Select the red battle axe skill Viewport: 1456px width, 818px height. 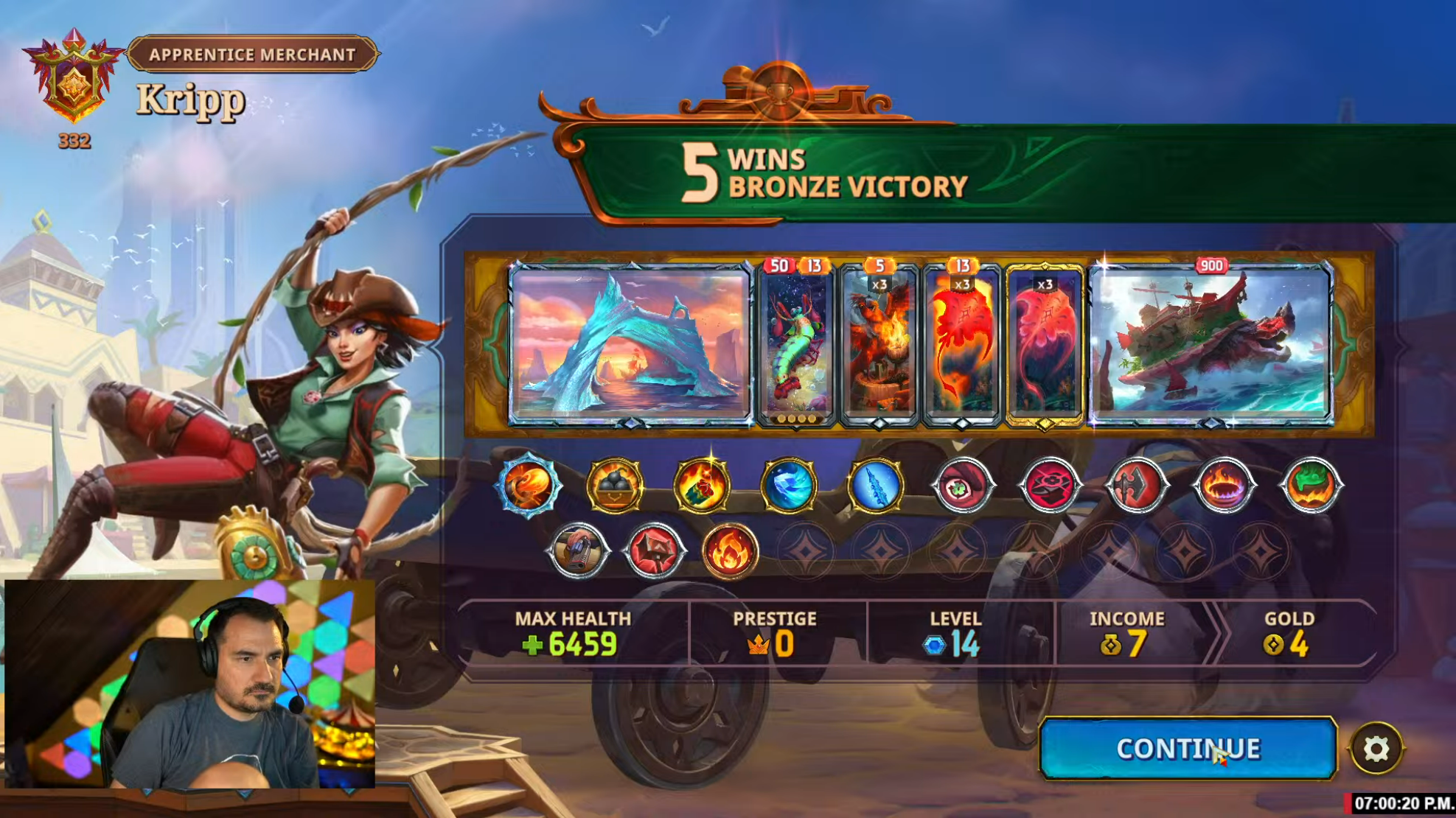click(1136, 486)
